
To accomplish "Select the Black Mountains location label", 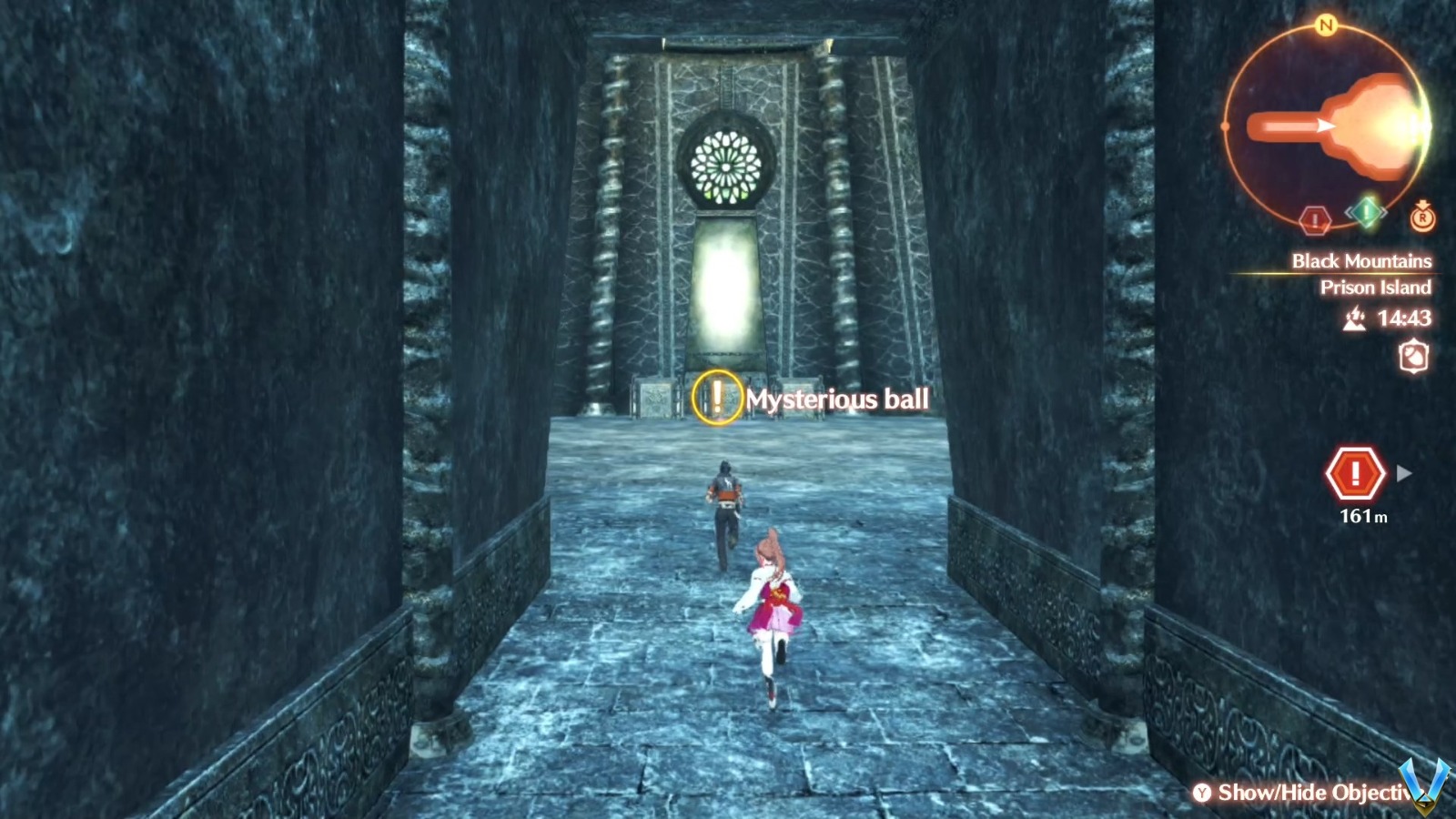I will coord(1360,261).
